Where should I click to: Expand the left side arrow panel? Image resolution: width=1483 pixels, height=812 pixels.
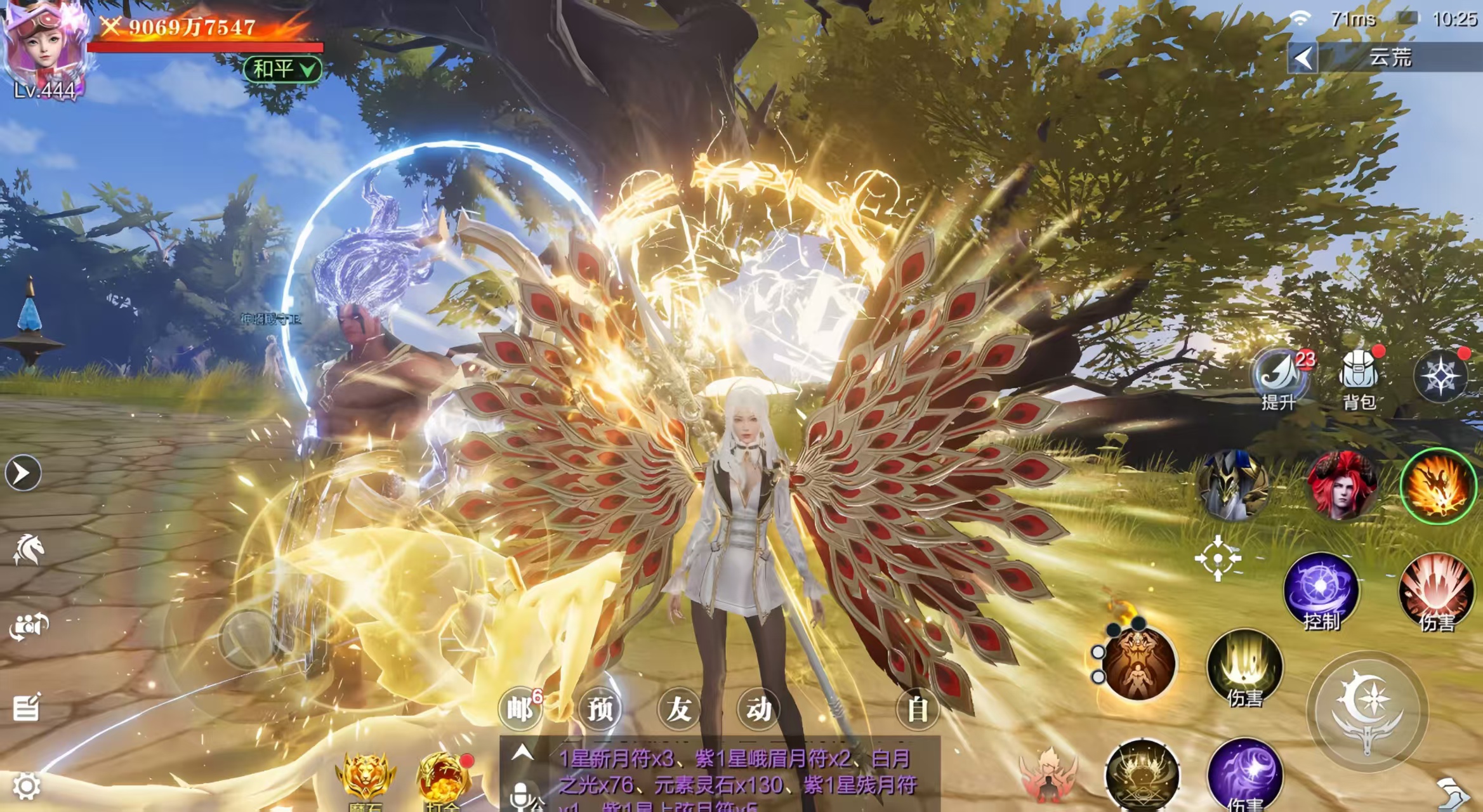coord(23,473)
